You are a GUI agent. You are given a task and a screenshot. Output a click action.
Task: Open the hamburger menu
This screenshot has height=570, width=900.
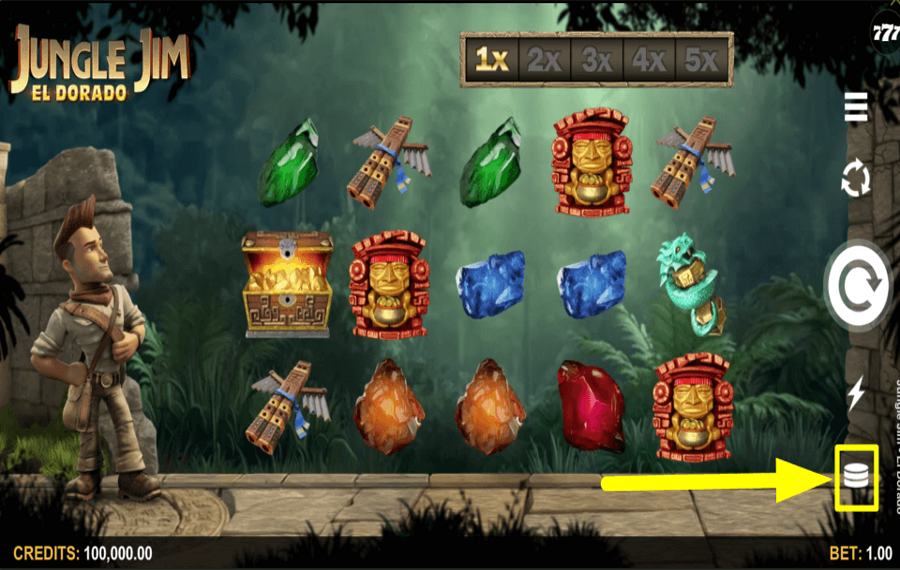pyautogui.click(x=855, y=106)
